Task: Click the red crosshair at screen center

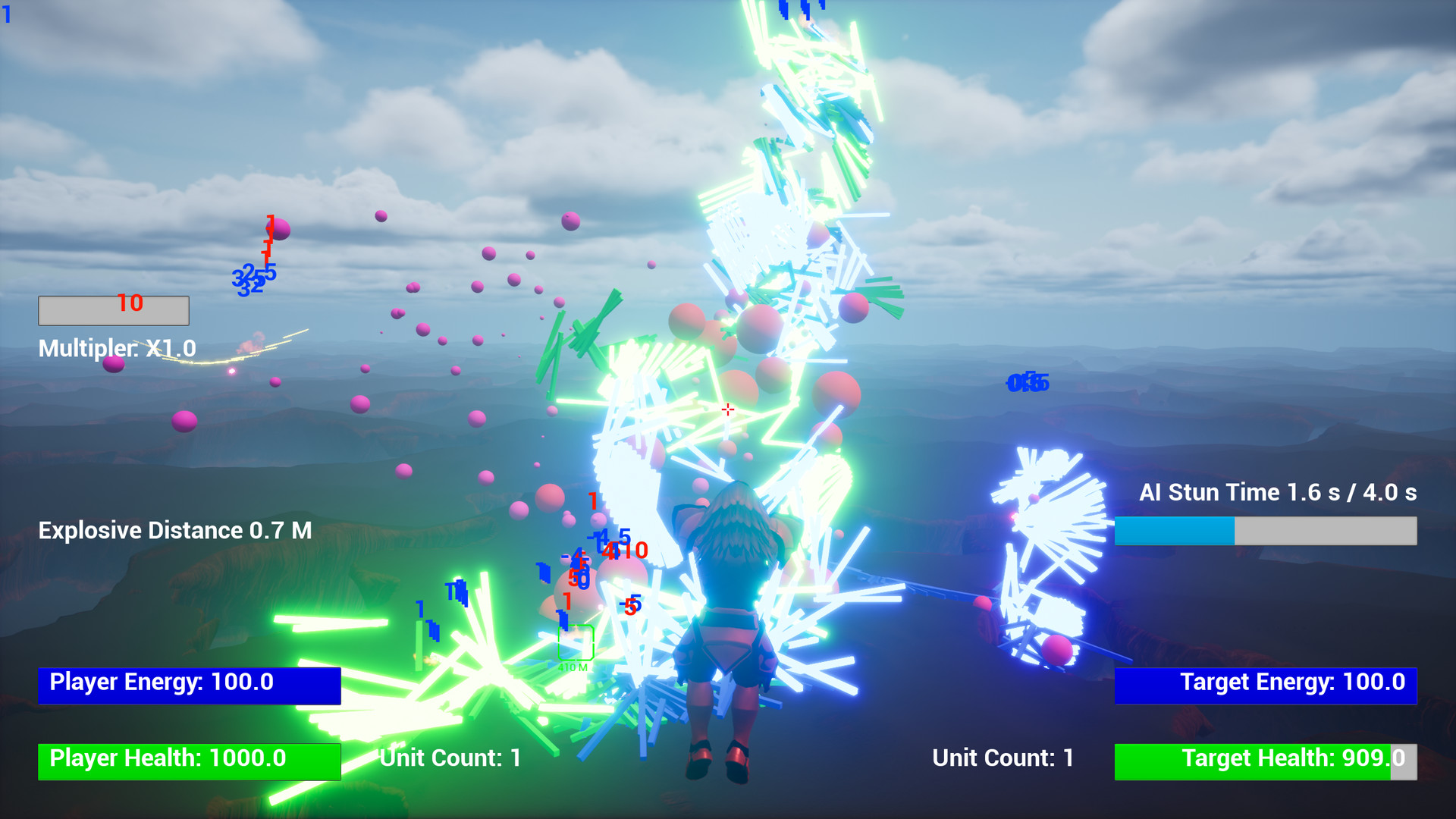Action: [x=726, y=409]
